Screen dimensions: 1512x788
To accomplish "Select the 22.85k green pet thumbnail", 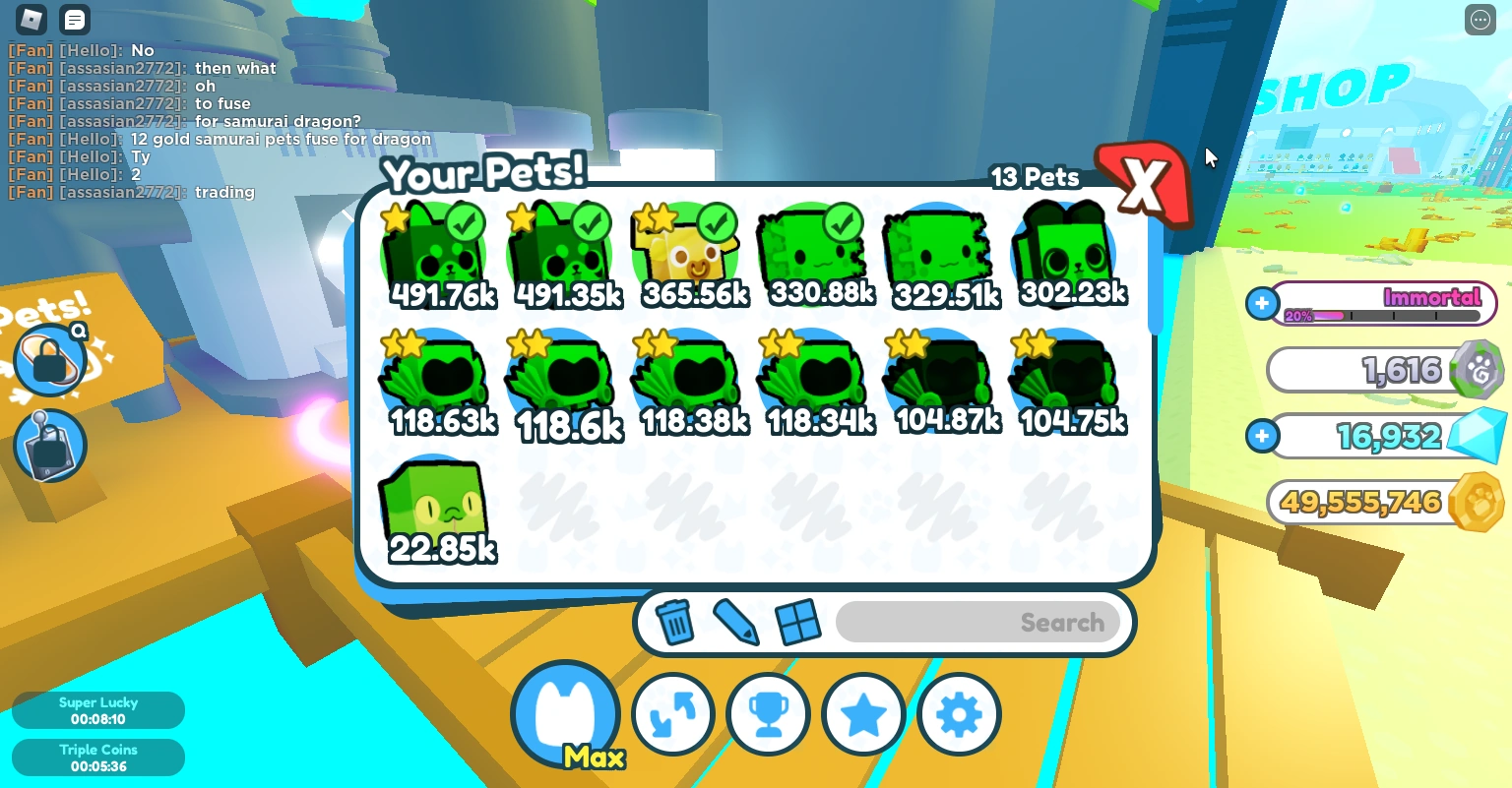I will (434, 504).
